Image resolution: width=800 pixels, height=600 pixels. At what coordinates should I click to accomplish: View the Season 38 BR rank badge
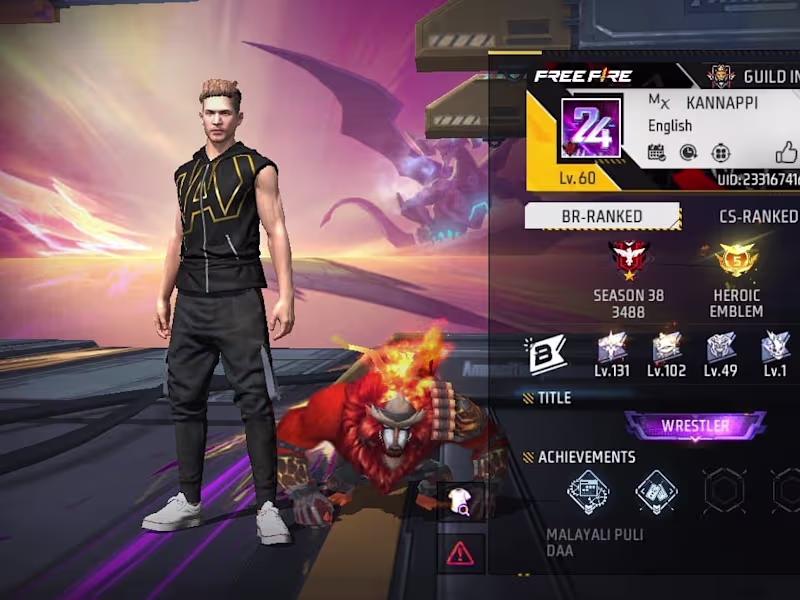click(629, 260)
